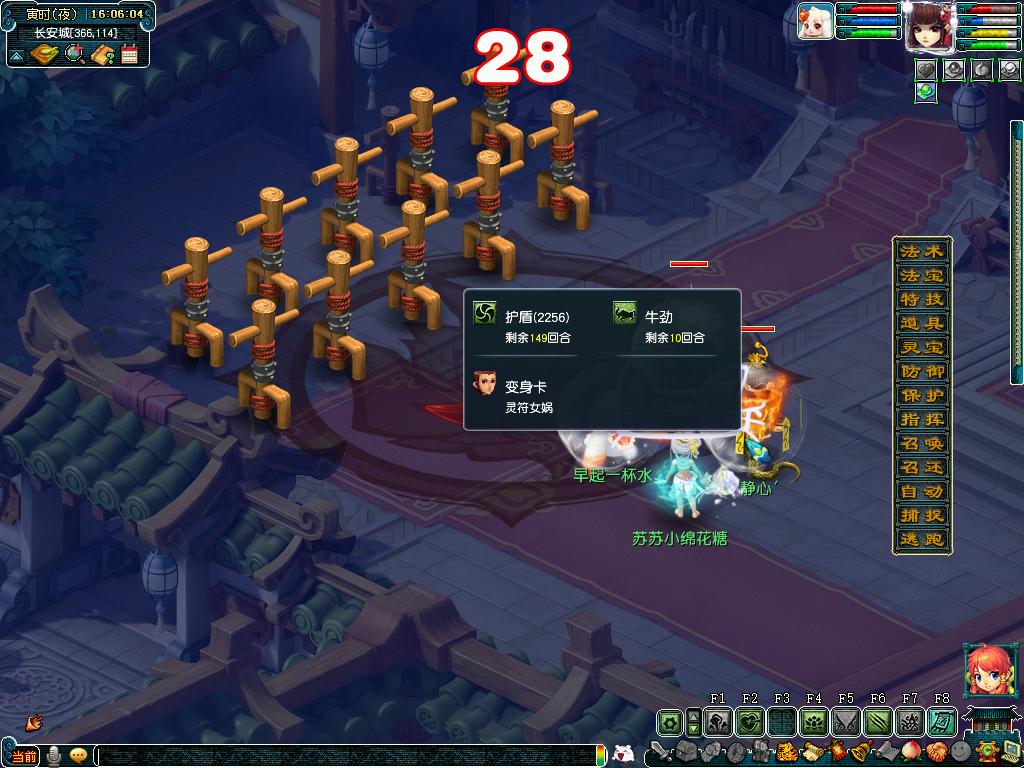
Task: Trigger the F6 claw slash skill
Action: pyautogui.click(x=878, y=722)
